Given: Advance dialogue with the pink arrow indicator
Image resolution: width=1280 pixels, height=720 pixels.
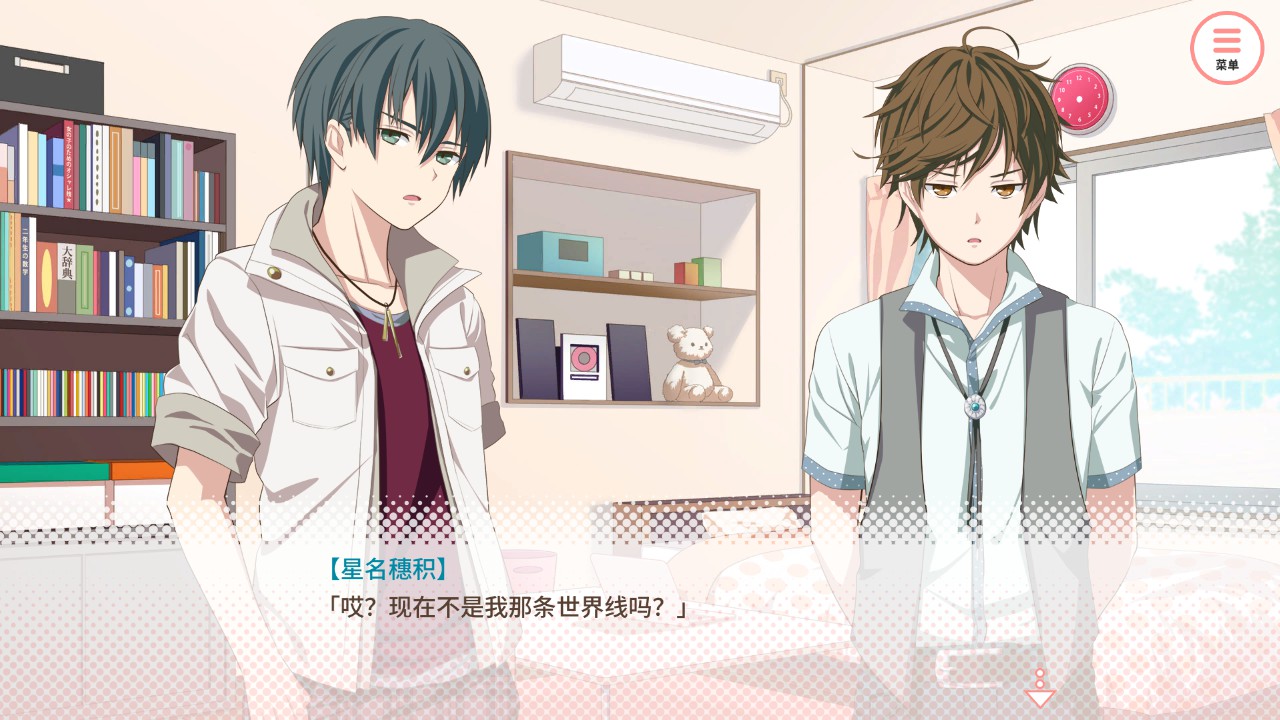Looking at the screenshot, I should click(x=1040, y=690).
